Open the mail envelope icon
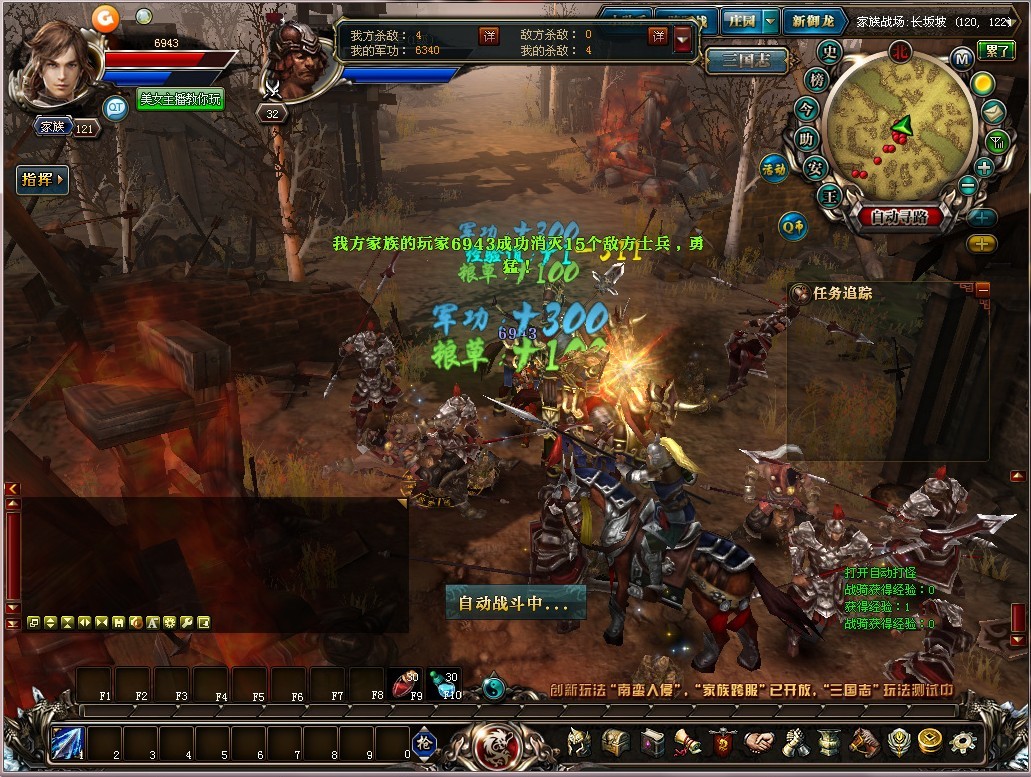 (992, 112)
